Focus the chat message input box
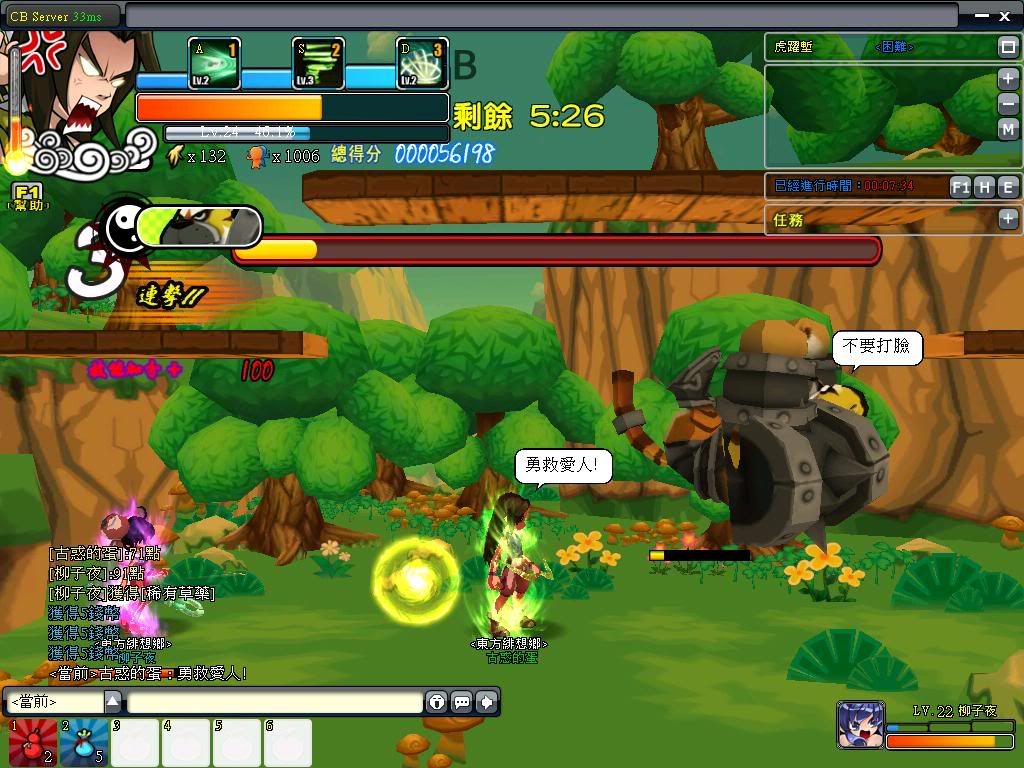Image resolution: width=1024 pixels, height=768 pixels. [x=274, y=702]
